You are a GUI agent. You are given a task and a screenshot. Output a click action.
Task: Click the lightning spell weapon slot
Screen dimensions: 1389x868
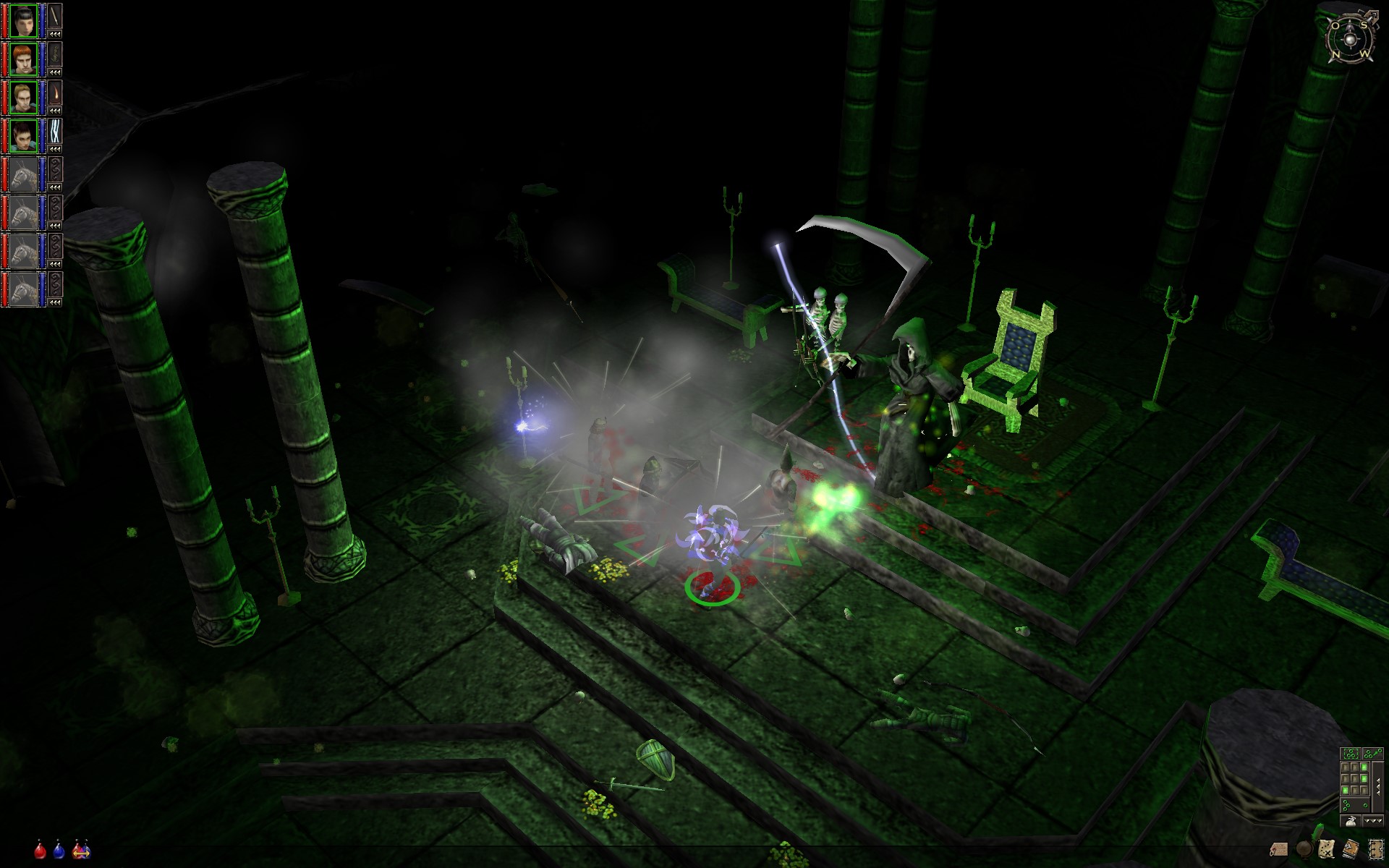pyautogui.click(x=55, y=131)
